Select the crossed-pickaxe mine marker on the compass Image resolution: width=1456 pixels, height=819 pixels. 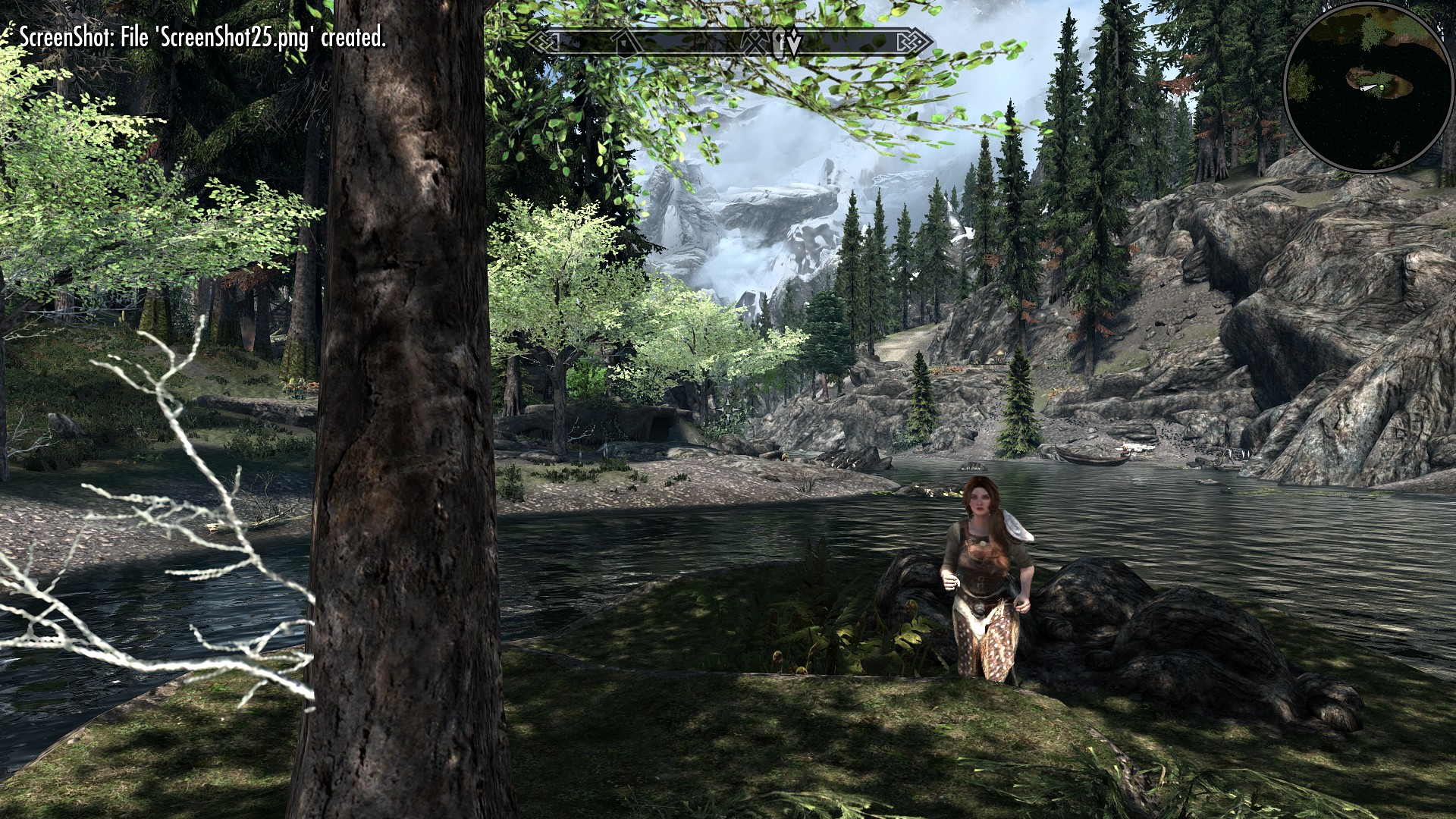coord(755,41)
